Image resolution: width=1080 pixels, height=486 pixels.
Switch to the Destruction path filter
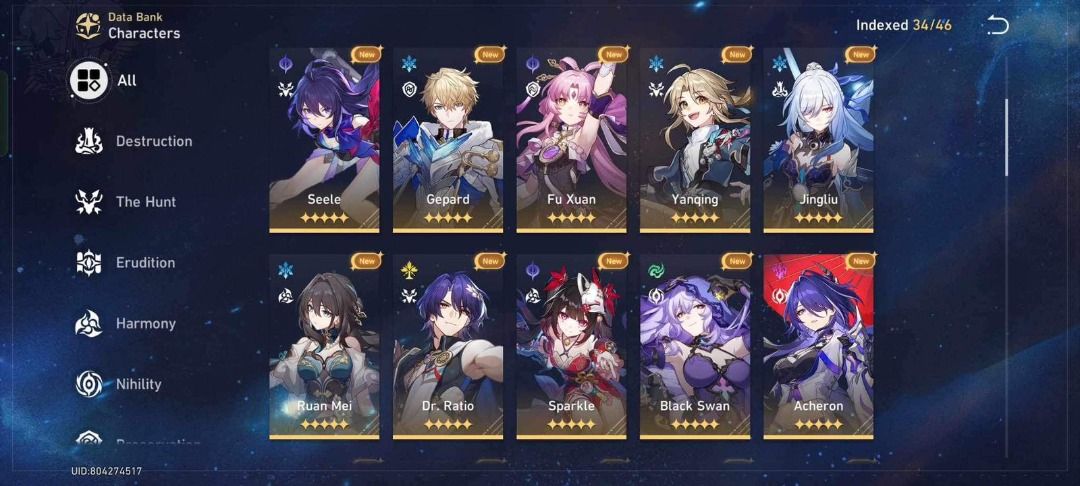tap(135, 142)
